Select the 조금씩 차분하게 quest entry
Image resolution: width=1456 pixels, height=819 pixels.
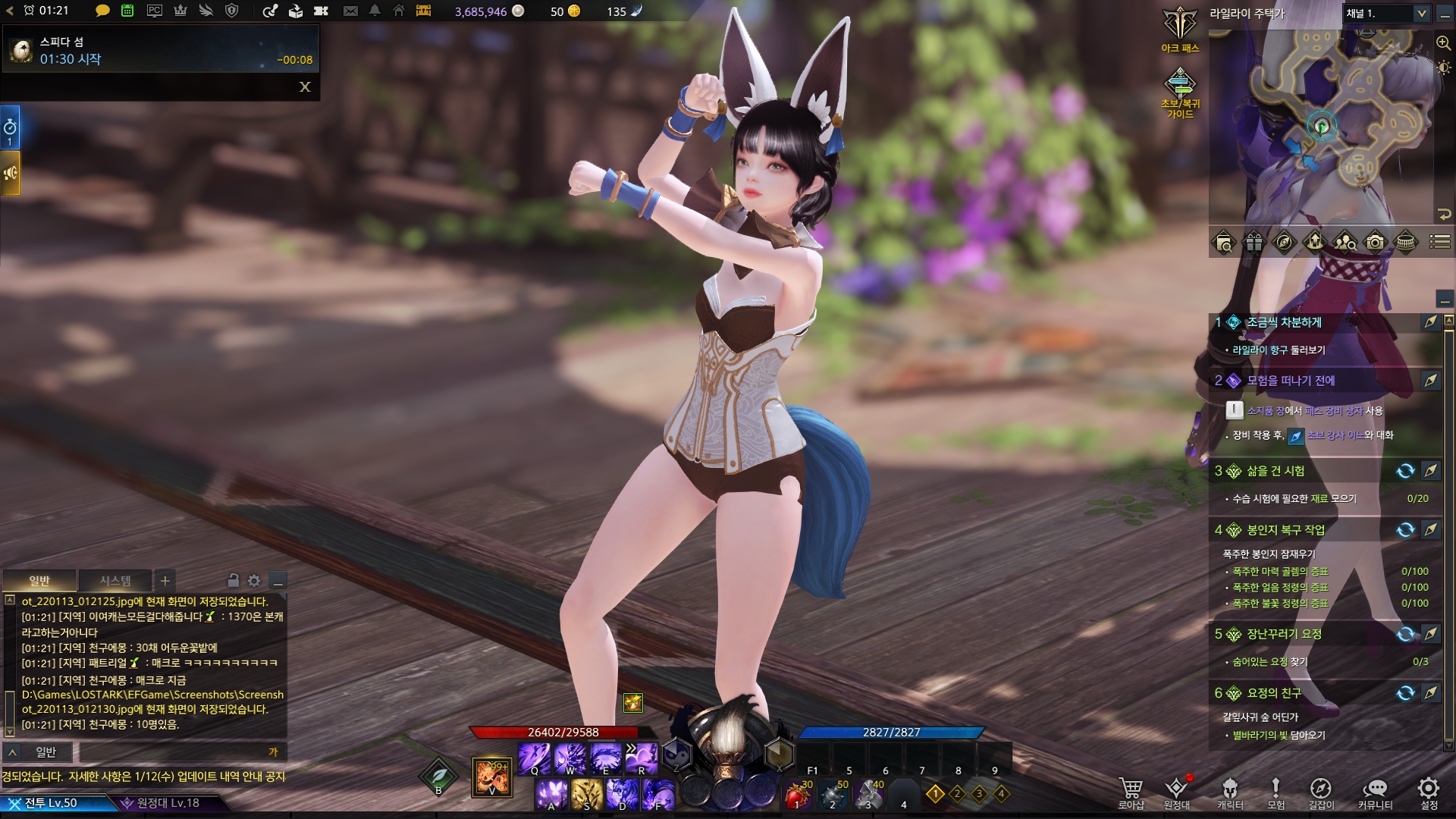click(1284, 322)
